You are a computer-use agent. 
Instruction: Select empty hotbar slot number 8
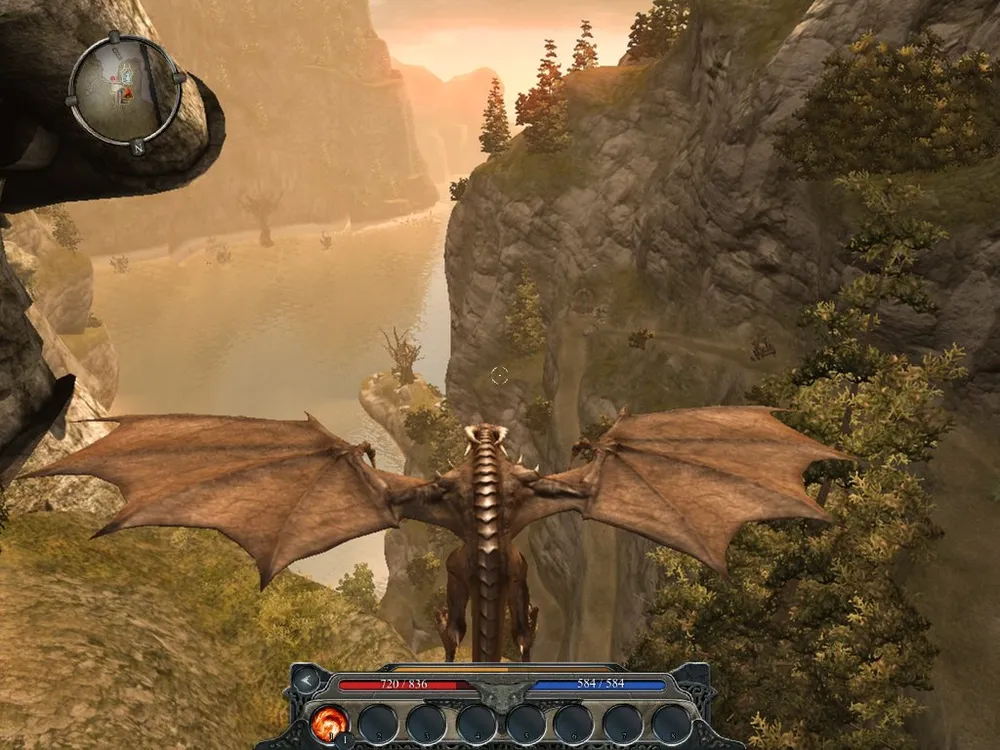[671, 724]
